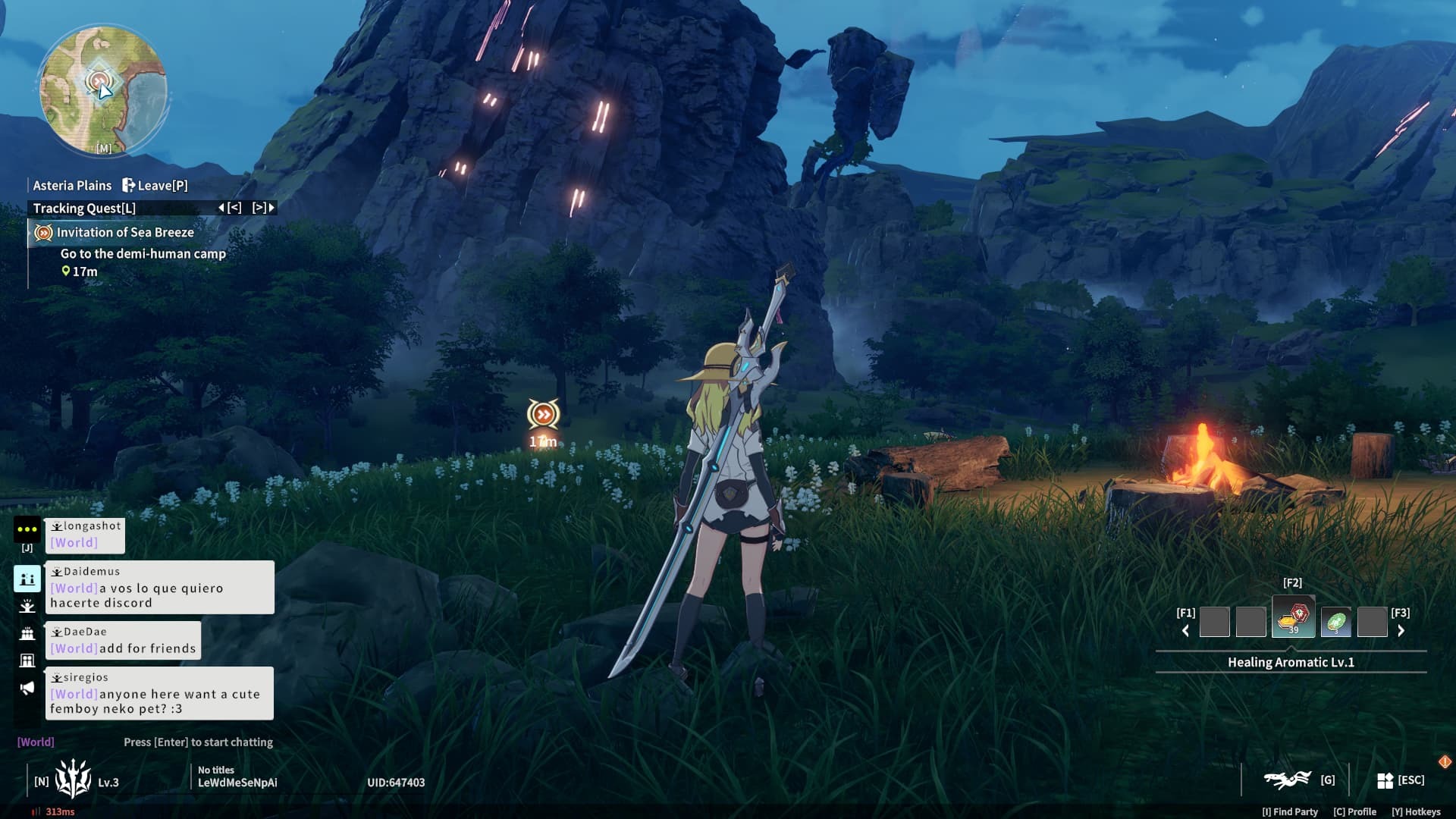Cycle item hotbar right with the arrow

coord(1401,631)
